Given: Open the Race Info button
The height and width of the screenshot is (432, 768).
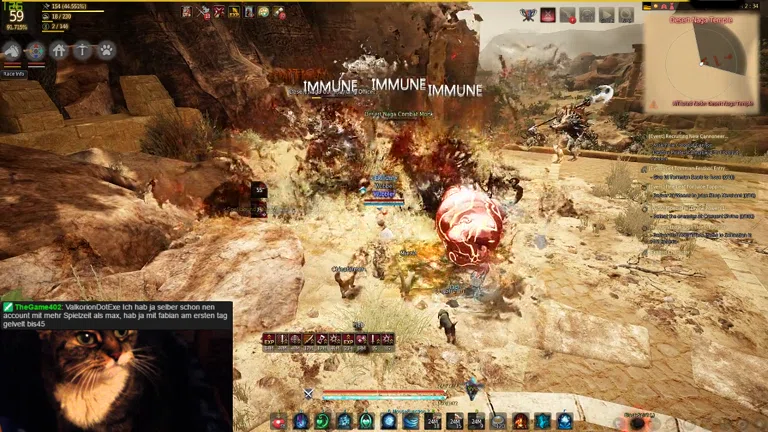Looking at the screenshot, I should point(14,73).
